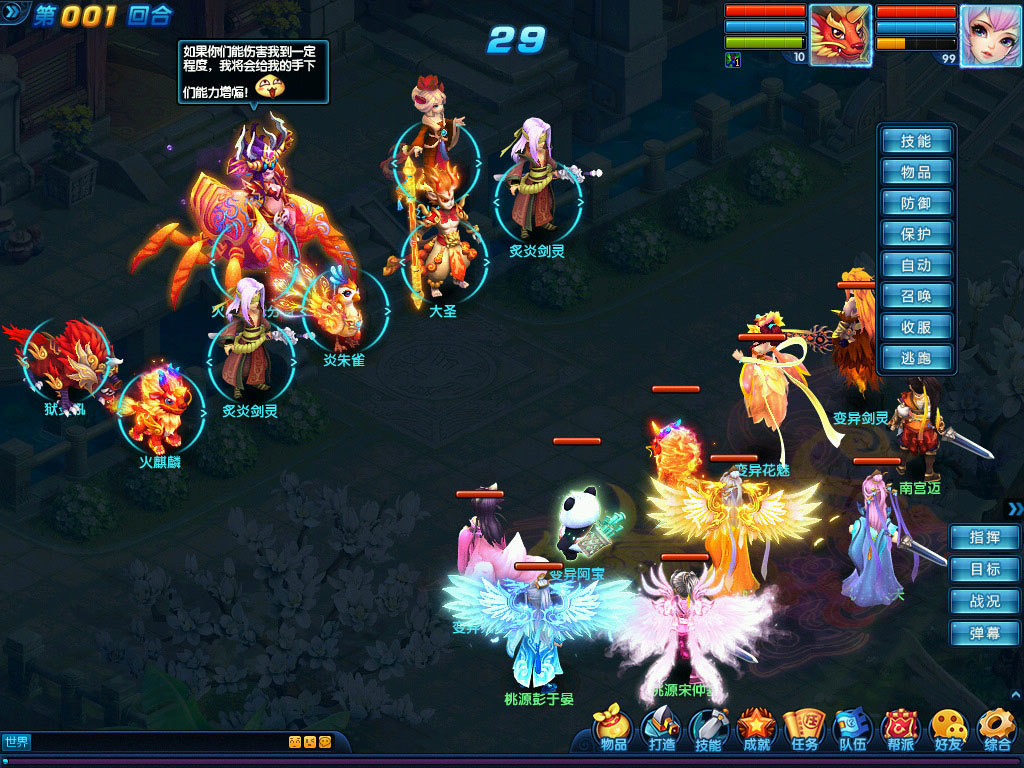Select the red dragon pet portrait

[x=840, y=35]
